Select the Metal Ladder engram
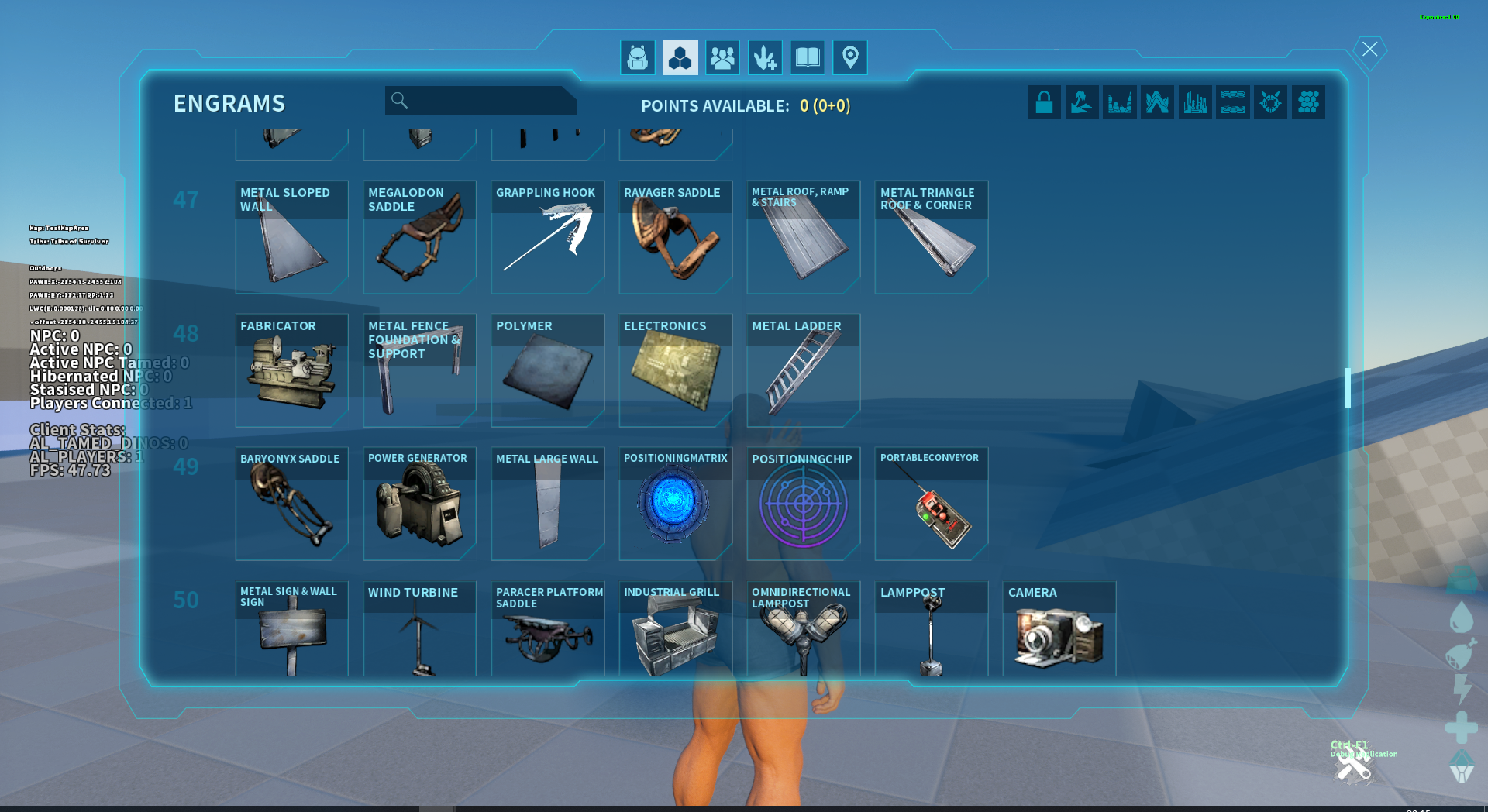The image size is (1488, 812). tap(803, 370)
